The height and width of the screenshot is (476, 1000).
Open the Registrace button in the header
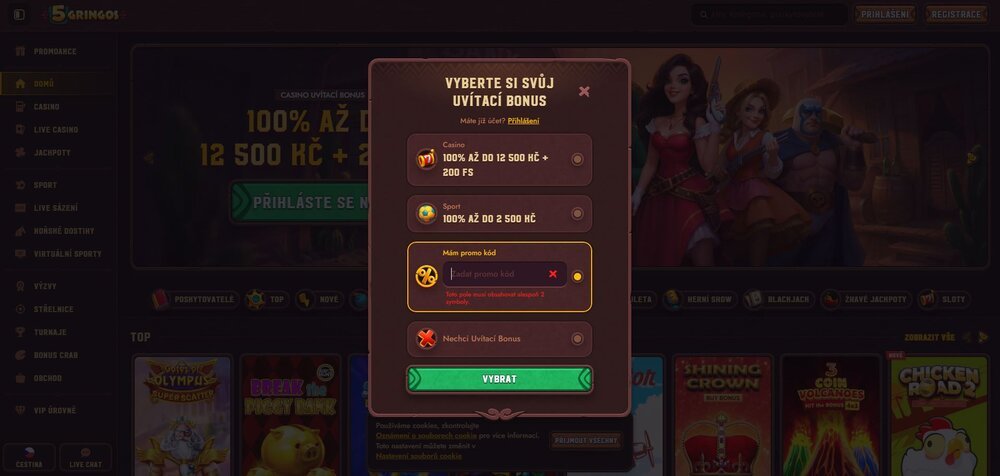(957, 15)
